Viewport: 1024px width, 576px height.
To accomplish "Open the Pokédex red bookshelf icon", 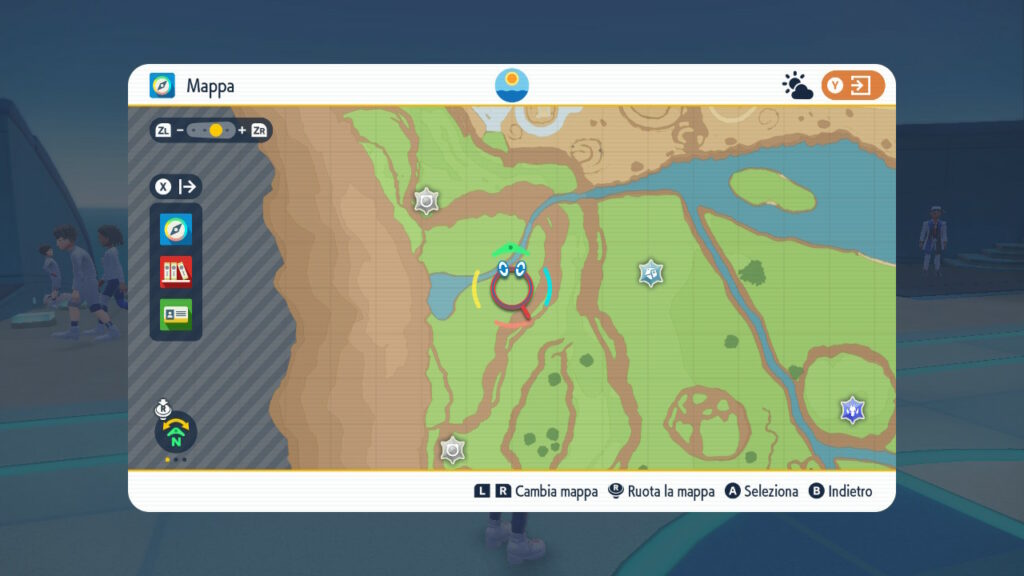I will point(176,271).
